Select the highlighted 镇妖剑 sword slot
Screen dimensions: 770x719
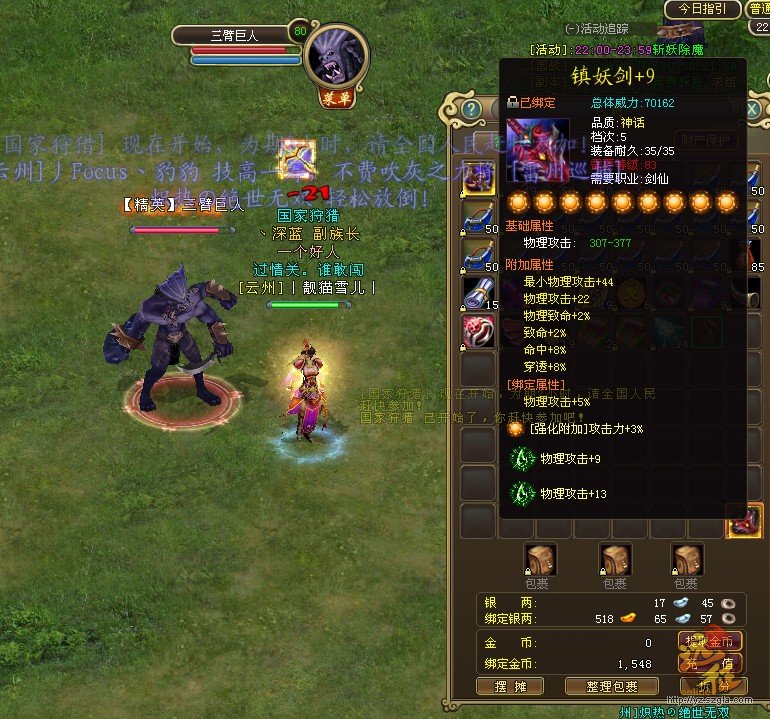click(744, 521)
